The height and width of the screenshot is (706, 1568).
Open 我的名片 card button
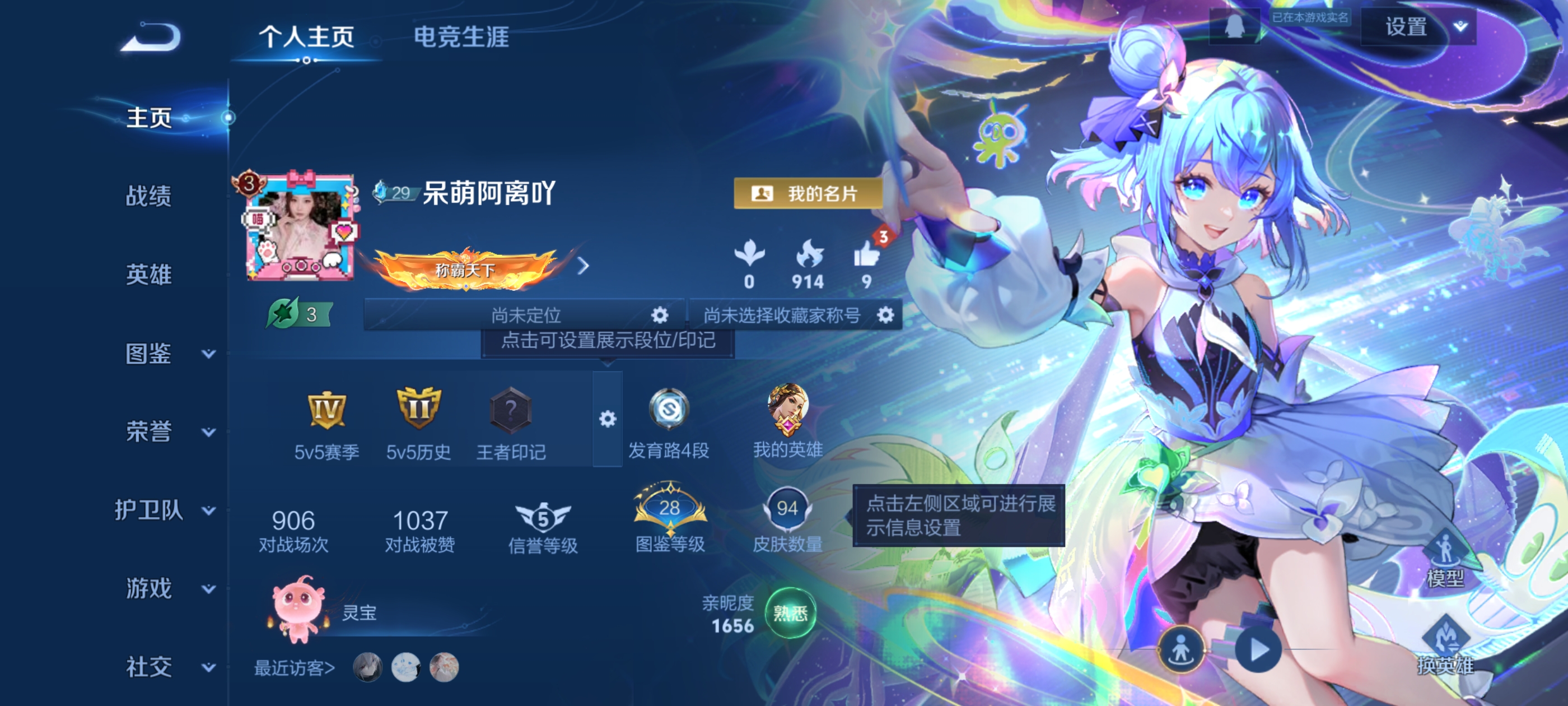(808, 194)
